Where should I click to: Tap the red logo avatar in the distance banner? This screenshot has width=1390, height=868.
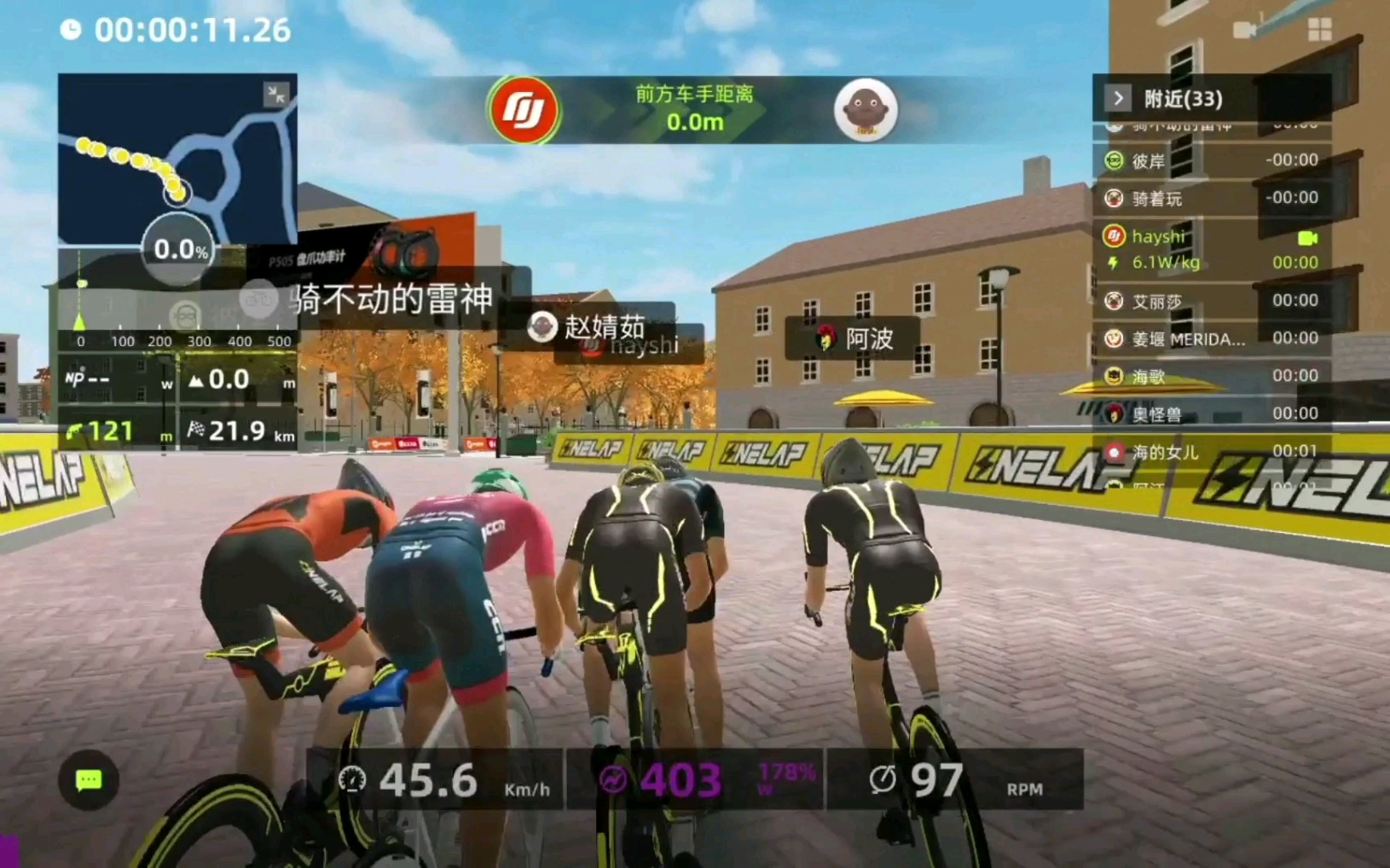point(523,110)
